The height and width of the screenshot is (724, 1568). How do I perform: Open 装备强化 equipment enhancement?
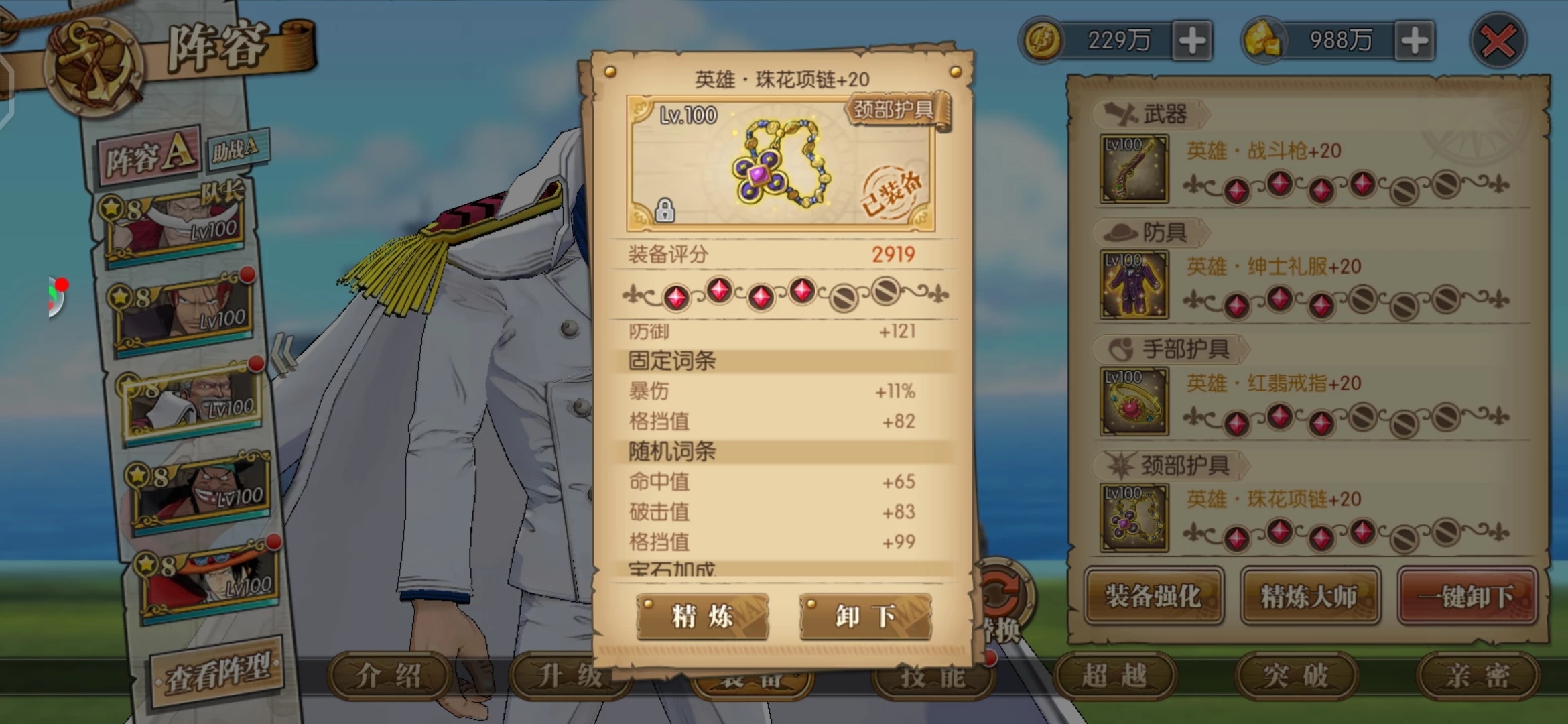tap(1153, 596)
